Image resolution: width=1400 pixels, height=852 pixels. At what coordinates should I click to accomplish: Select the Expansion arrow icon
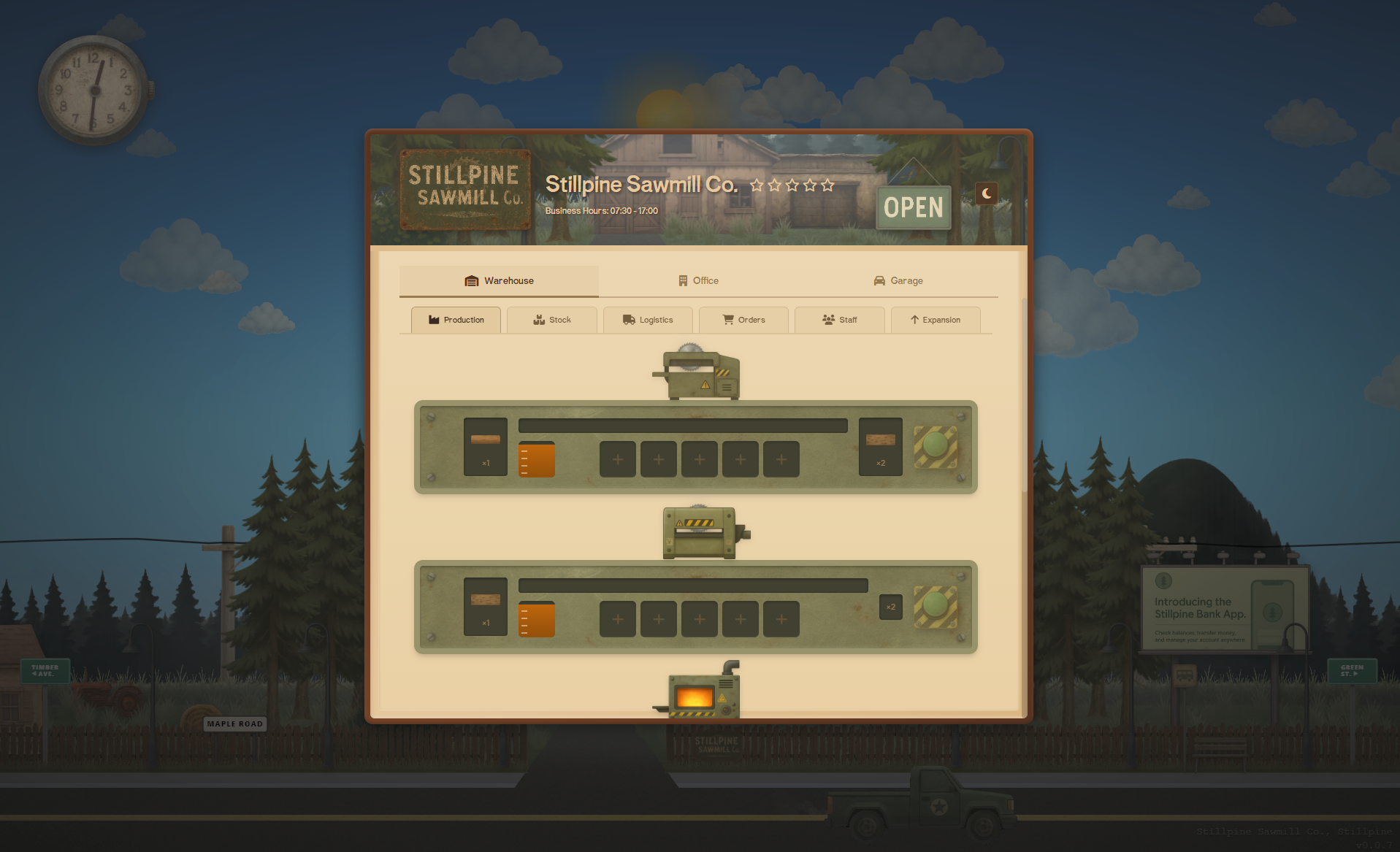(915, 320)
